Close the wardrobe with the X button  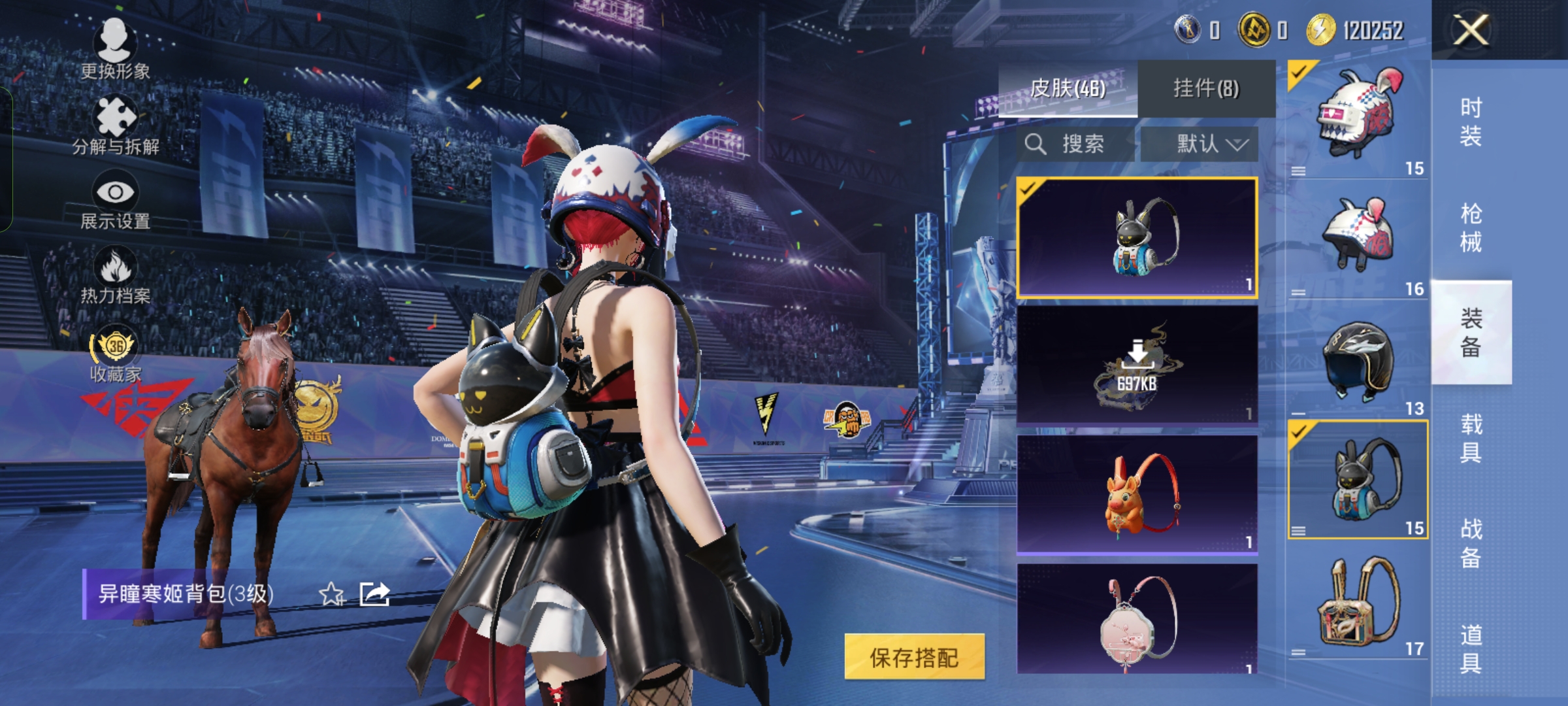(1470, 30)
